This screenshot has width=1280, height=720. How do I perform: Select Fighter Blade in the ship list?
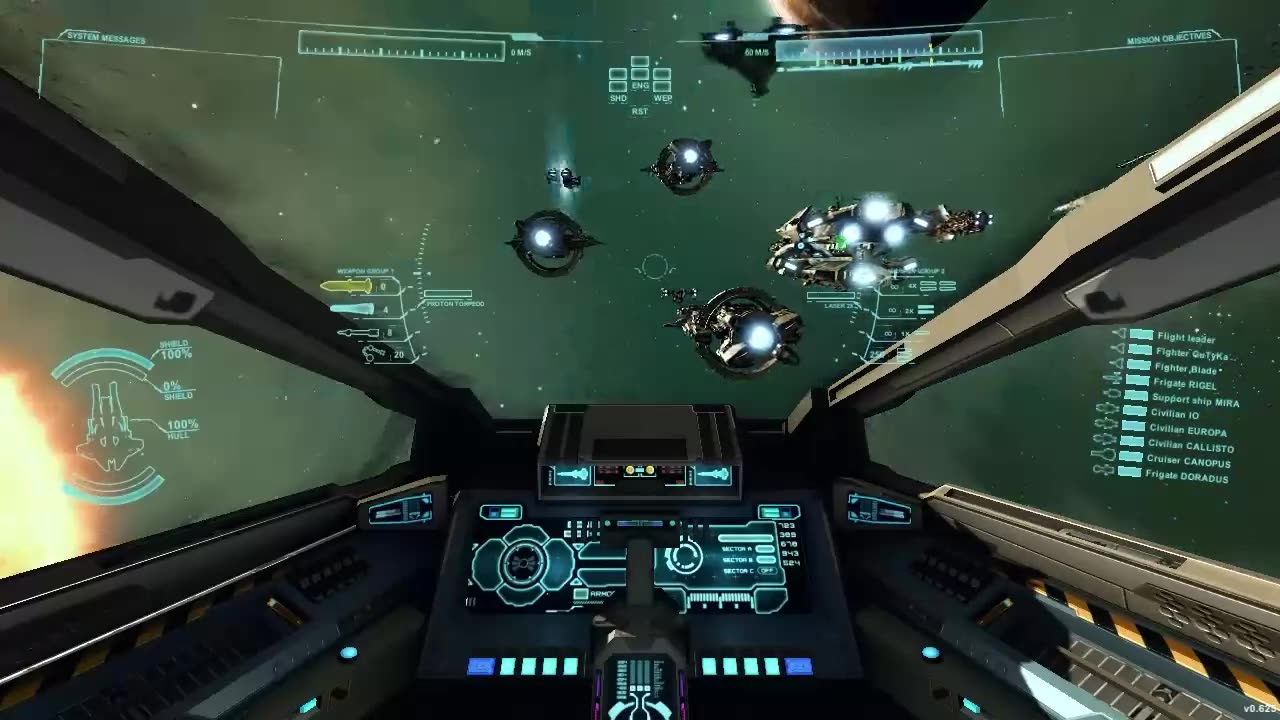click(1187, 369)
